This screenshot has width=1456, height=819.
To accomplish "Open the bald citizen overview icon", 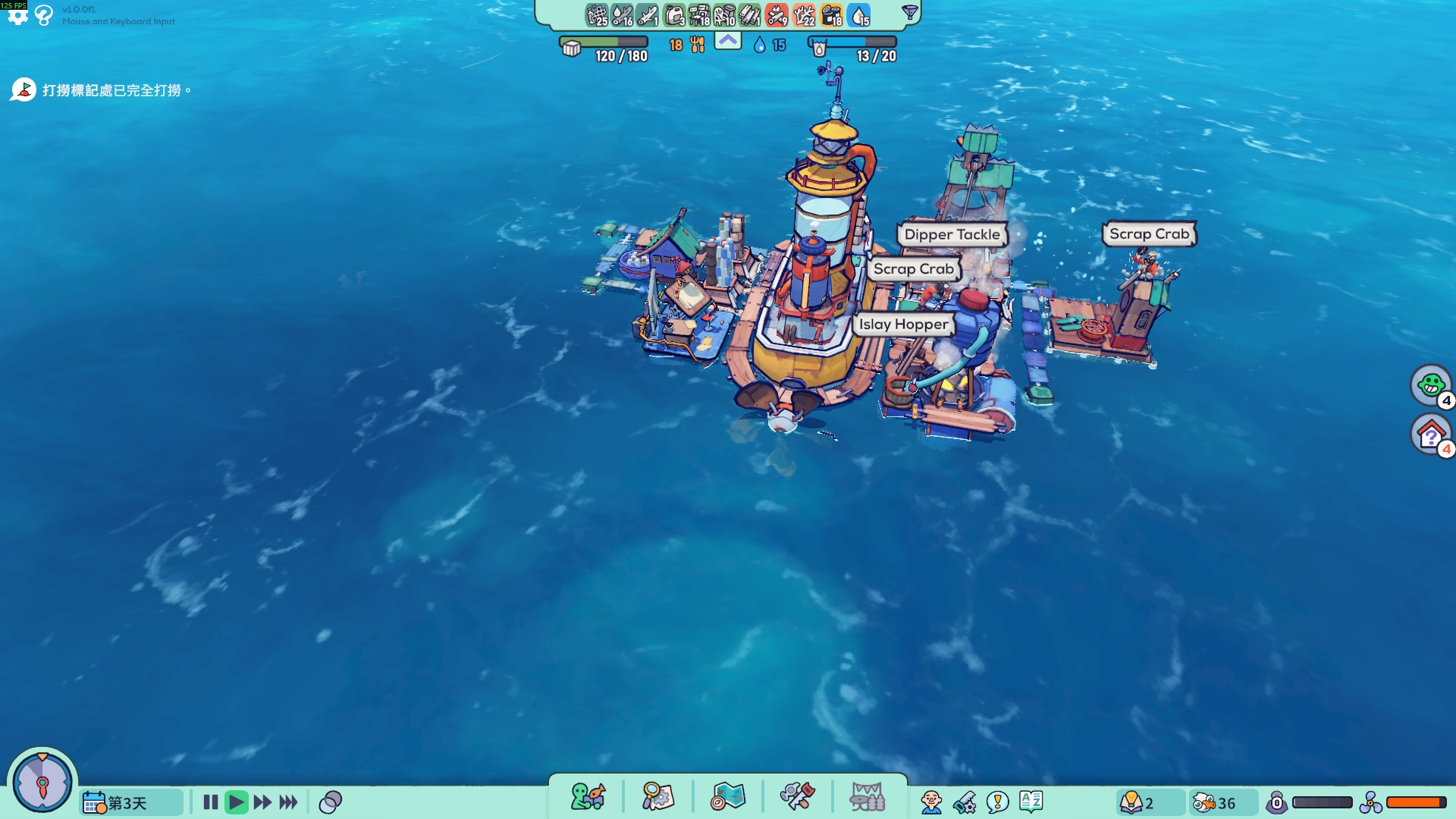I will coord(931,802).
